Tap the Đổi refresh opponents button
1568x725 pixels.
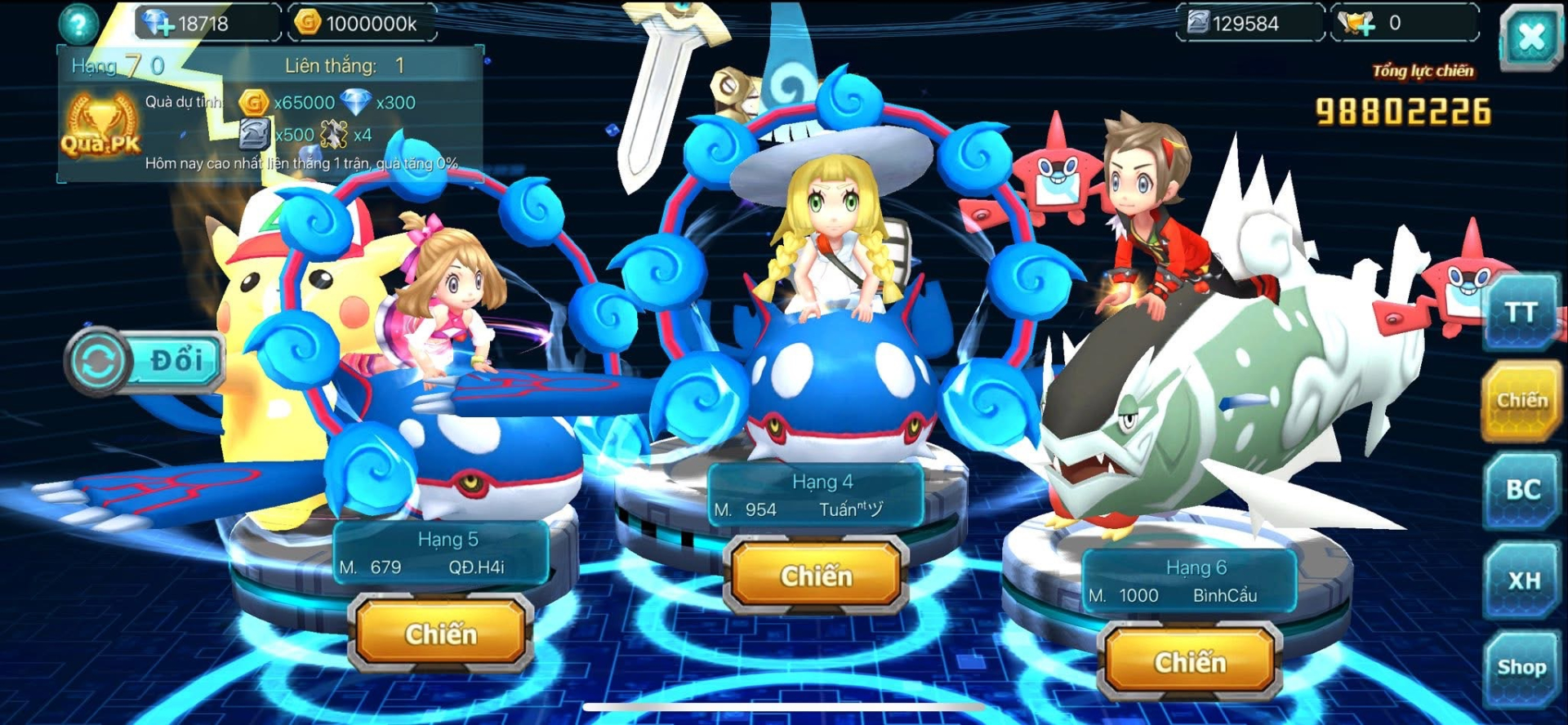[x=145, y=361]
